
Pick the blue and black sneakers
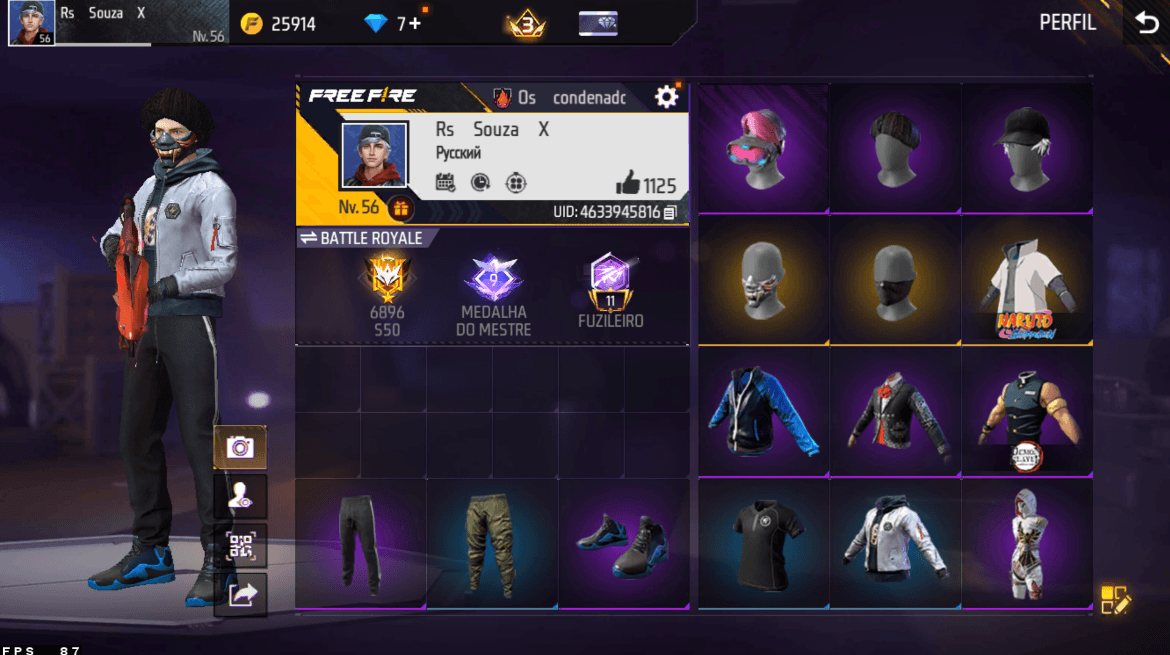[x=623, y=544]
